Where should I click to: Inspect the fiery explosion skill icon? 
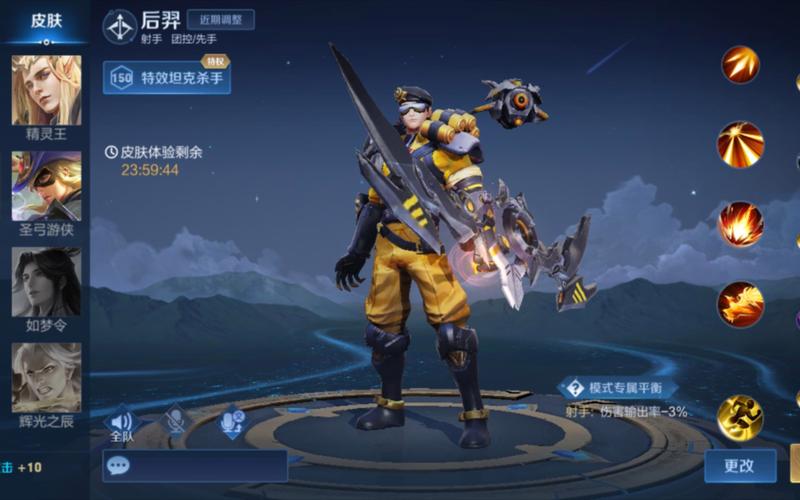(741, 224)
